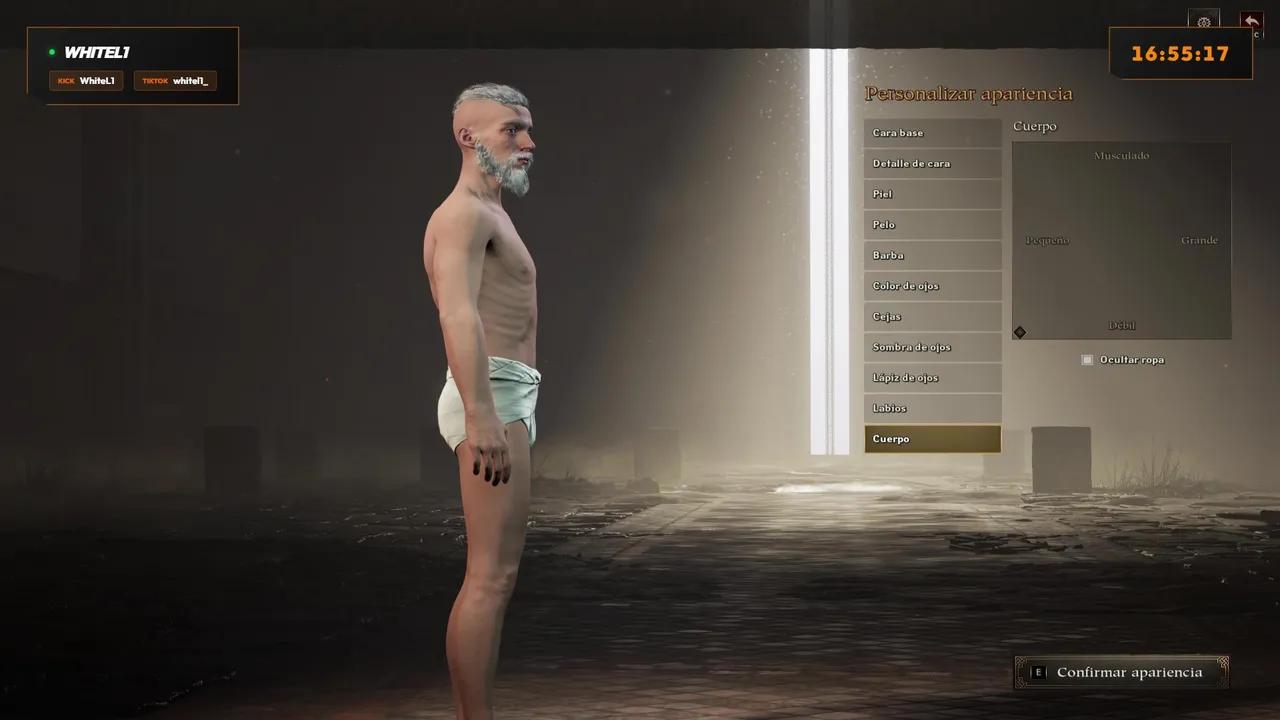
Task: Click the red back arrow icon
Action: [x=1251, y=20]
